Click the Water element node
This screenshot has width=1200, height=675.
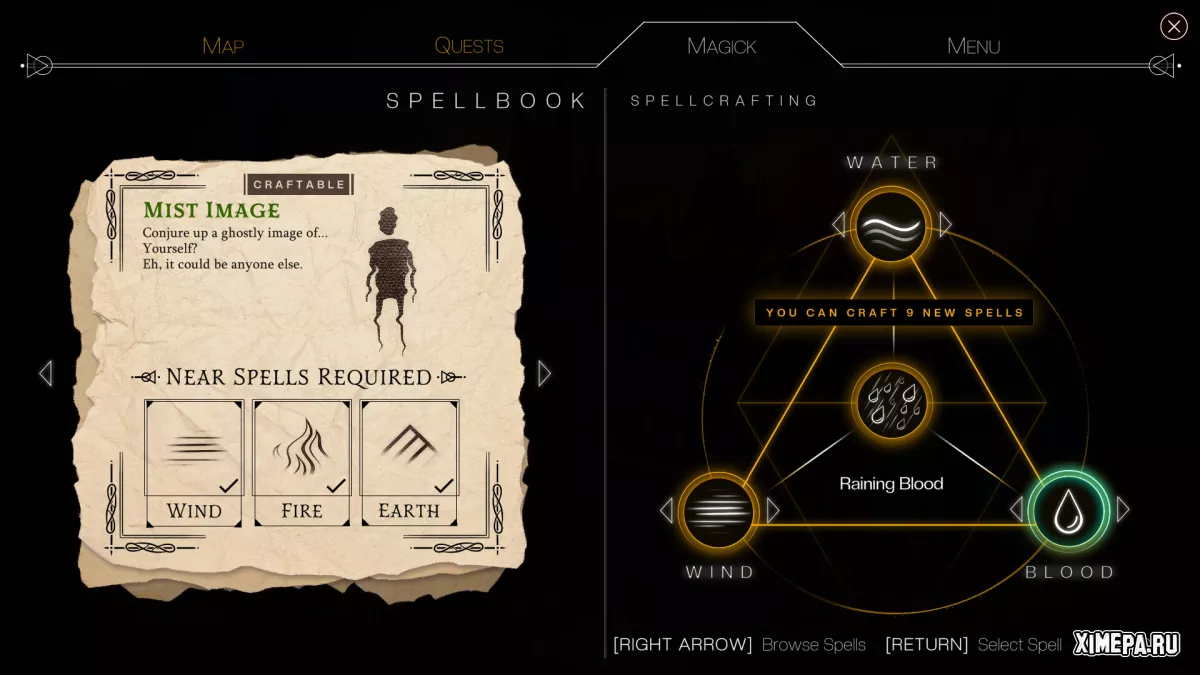(x=891, y=225)
